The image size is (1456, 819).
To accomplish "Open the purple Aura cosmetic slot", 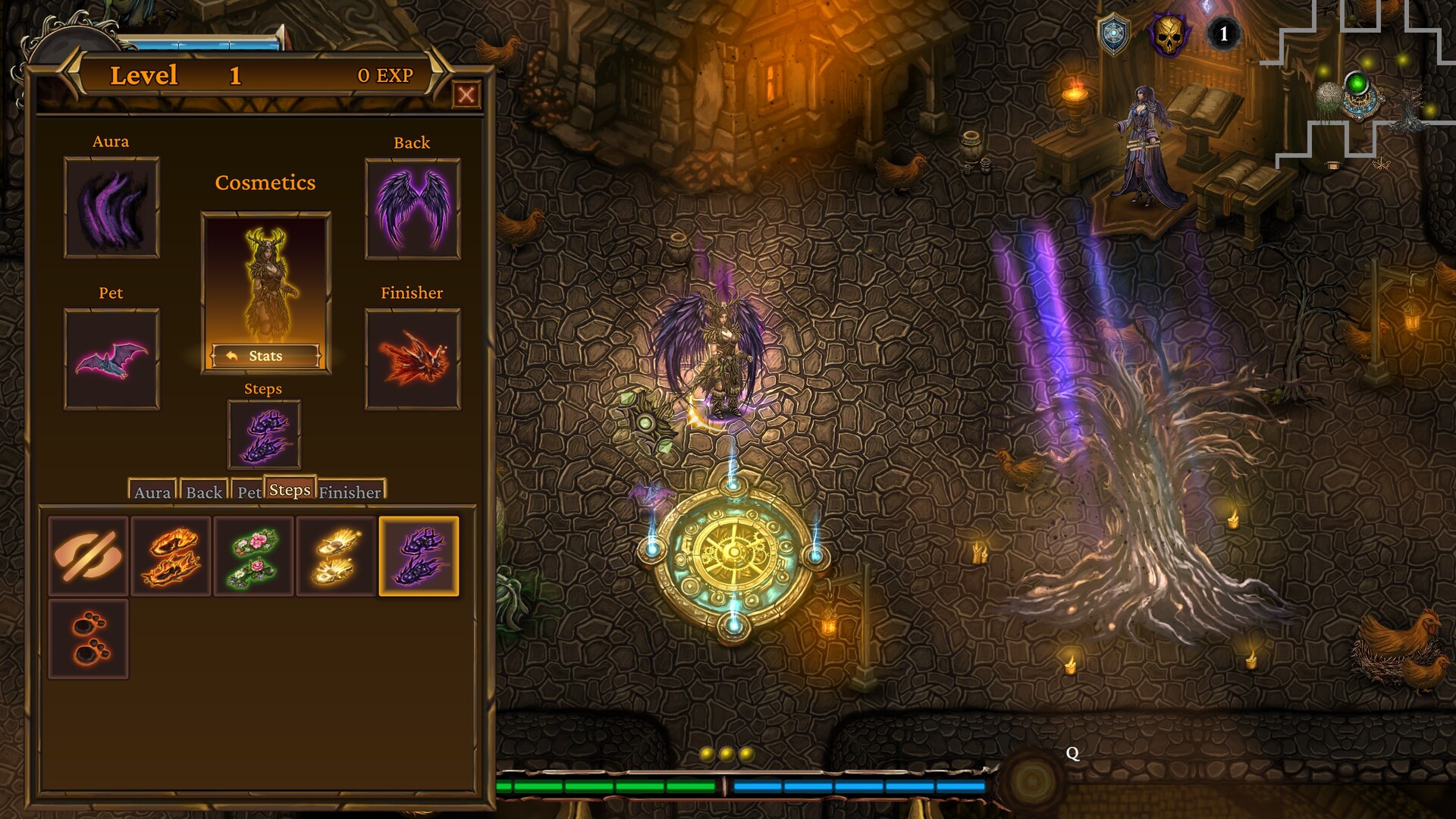I will point(111,206).
